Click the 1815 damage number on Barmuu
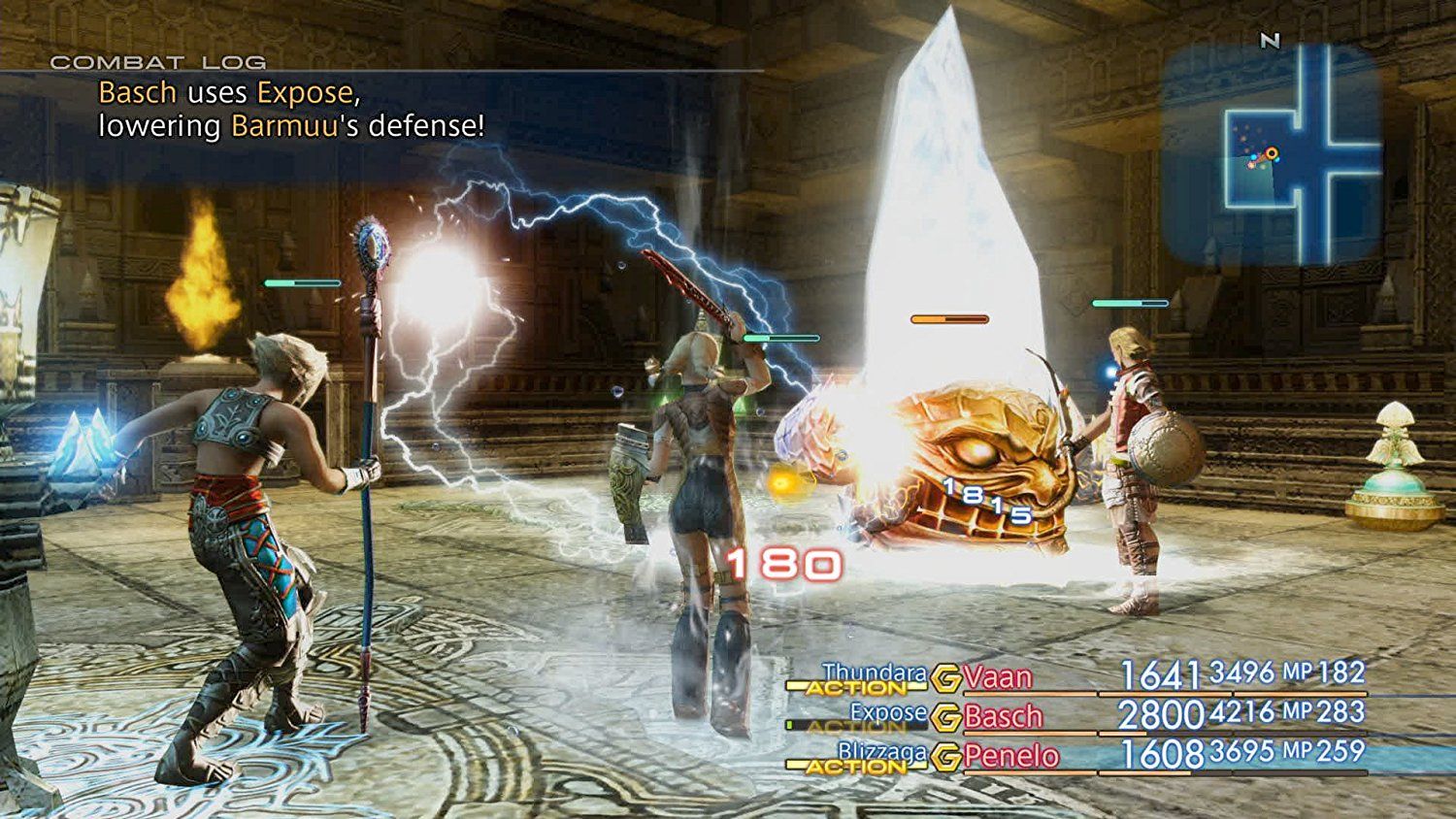 point(990,500)
